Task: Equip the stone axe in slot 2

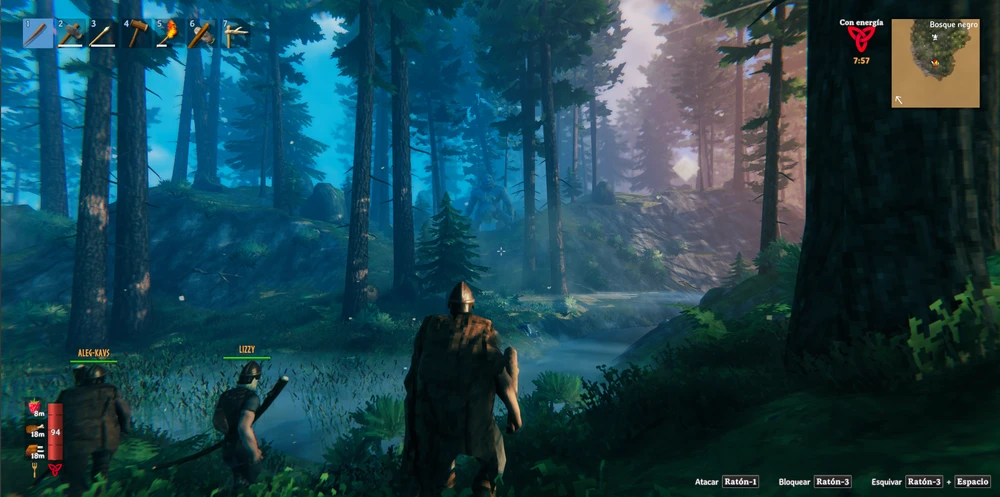Action: point(71,34)
